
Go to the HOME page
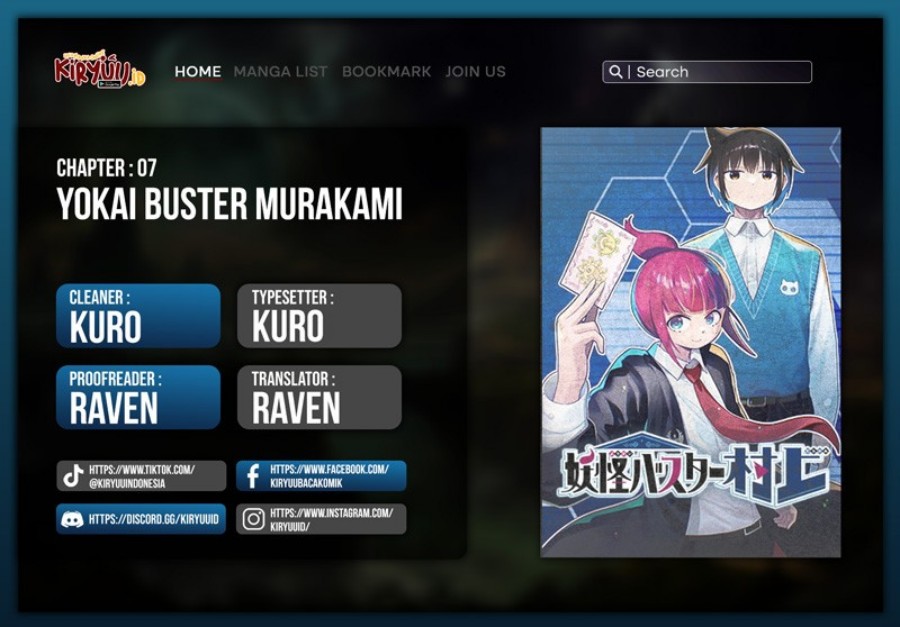coord(198,72)
